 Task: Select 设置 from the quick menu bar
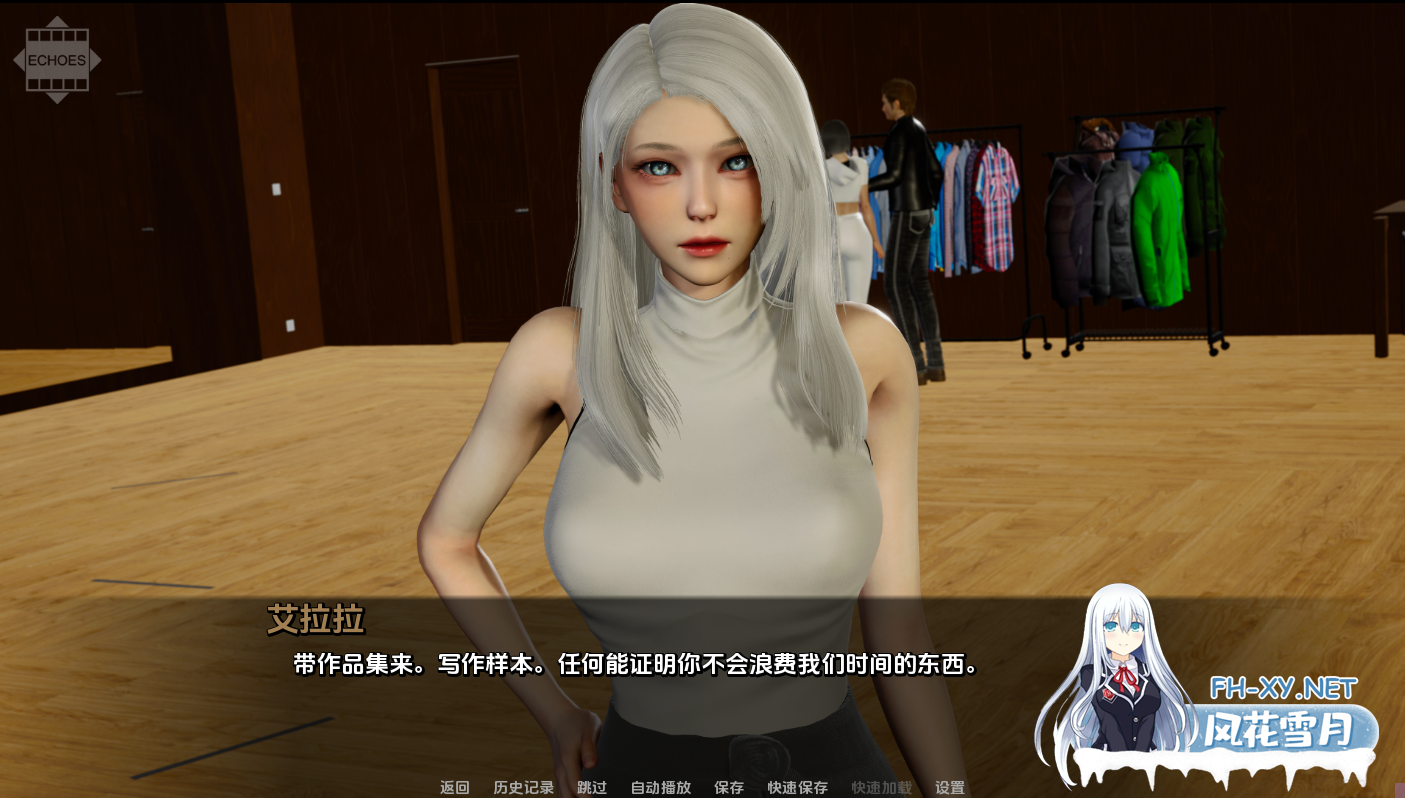950,787
